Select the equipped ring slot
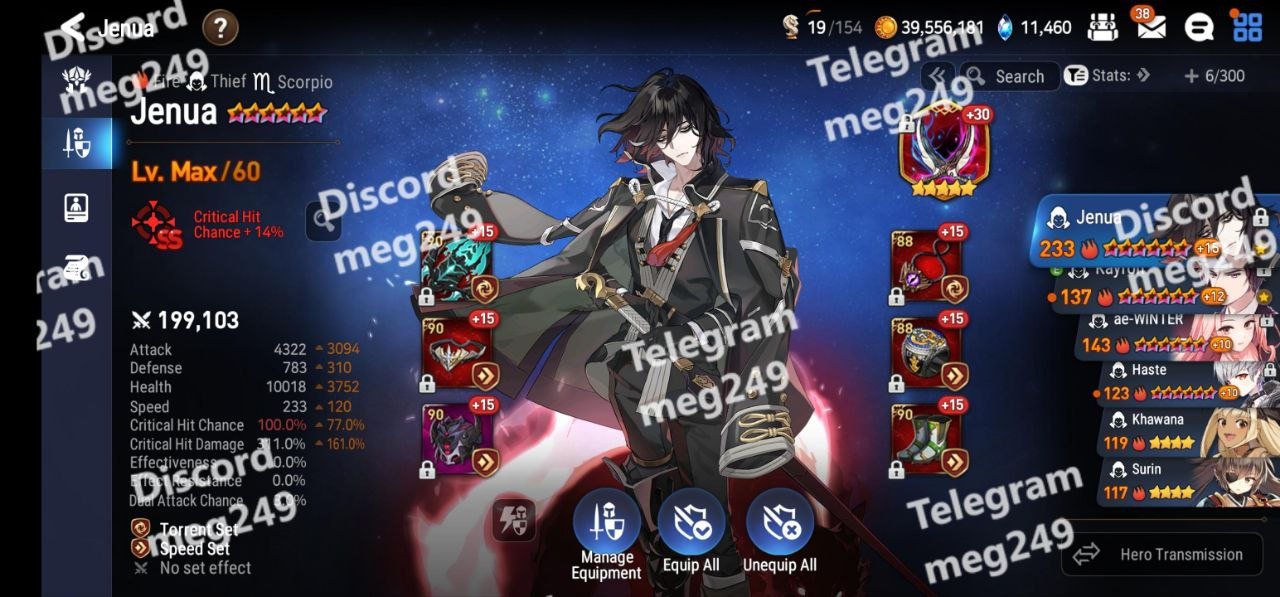 coord(925,355)
